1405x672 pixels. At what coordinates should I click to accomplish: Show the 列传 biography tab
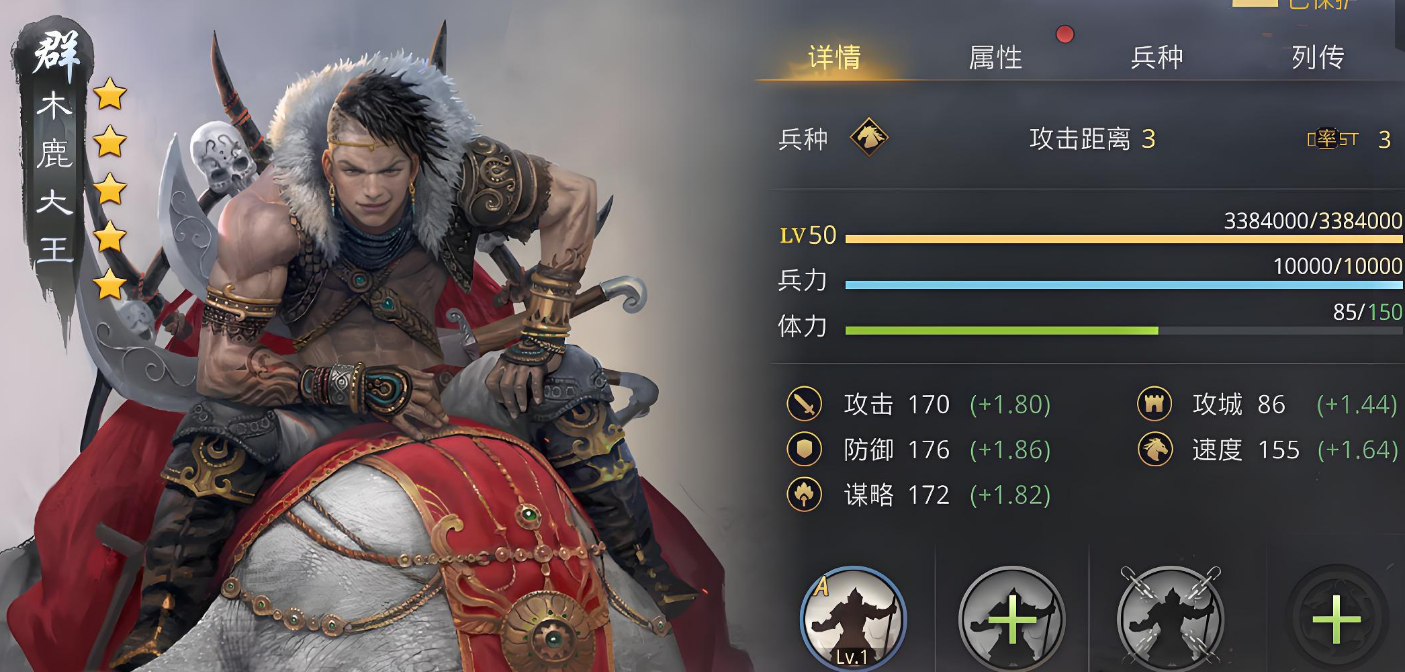point(1317,58)
